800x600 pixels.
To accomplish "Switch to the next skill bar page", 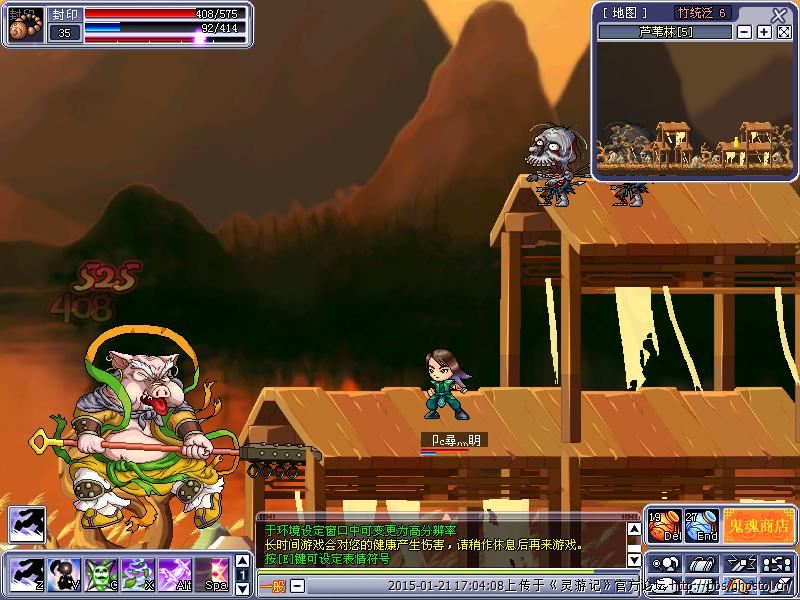I will 241,588.
